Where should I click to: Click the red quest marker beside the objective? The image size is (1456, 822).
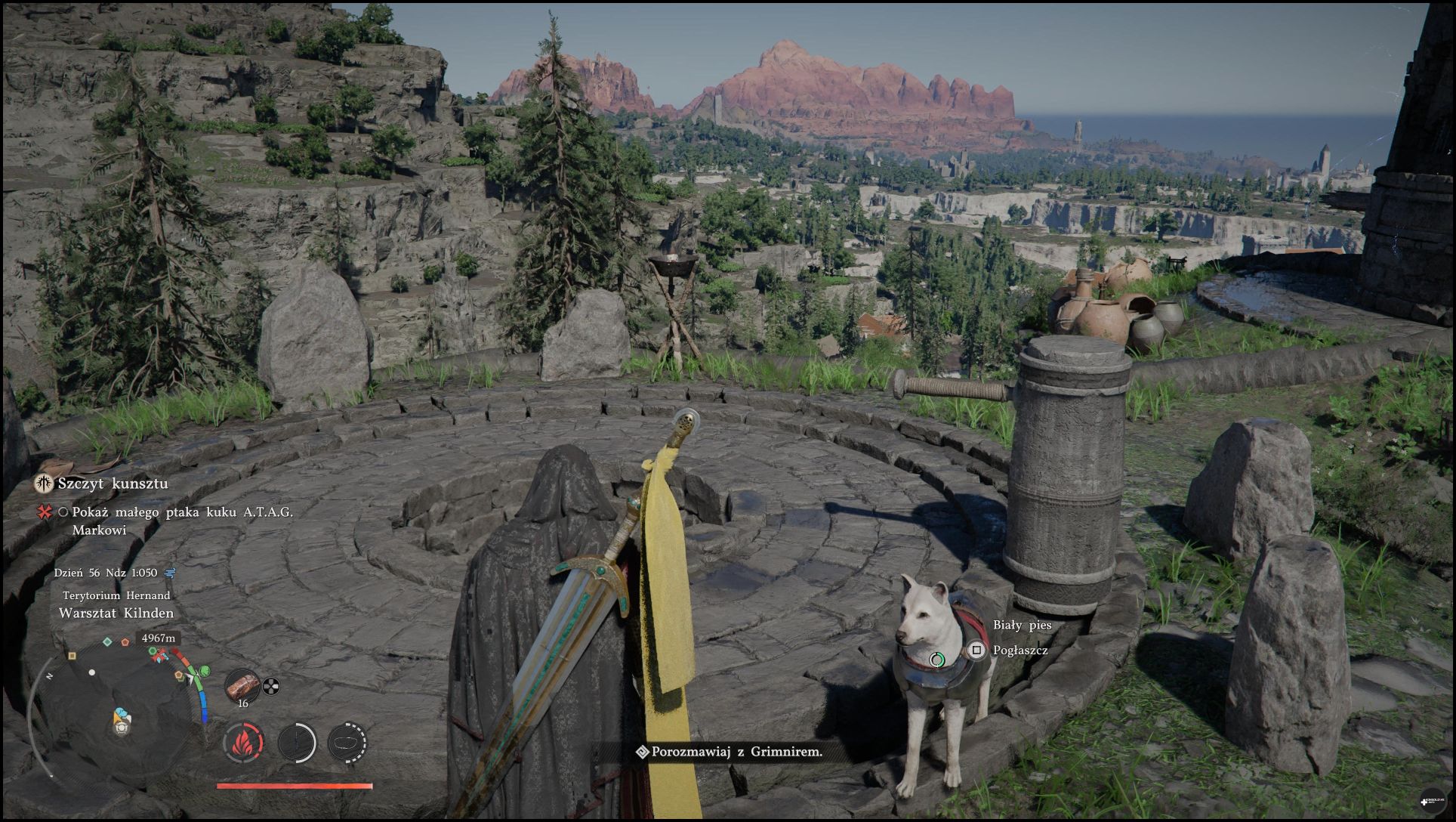[44, 512]
